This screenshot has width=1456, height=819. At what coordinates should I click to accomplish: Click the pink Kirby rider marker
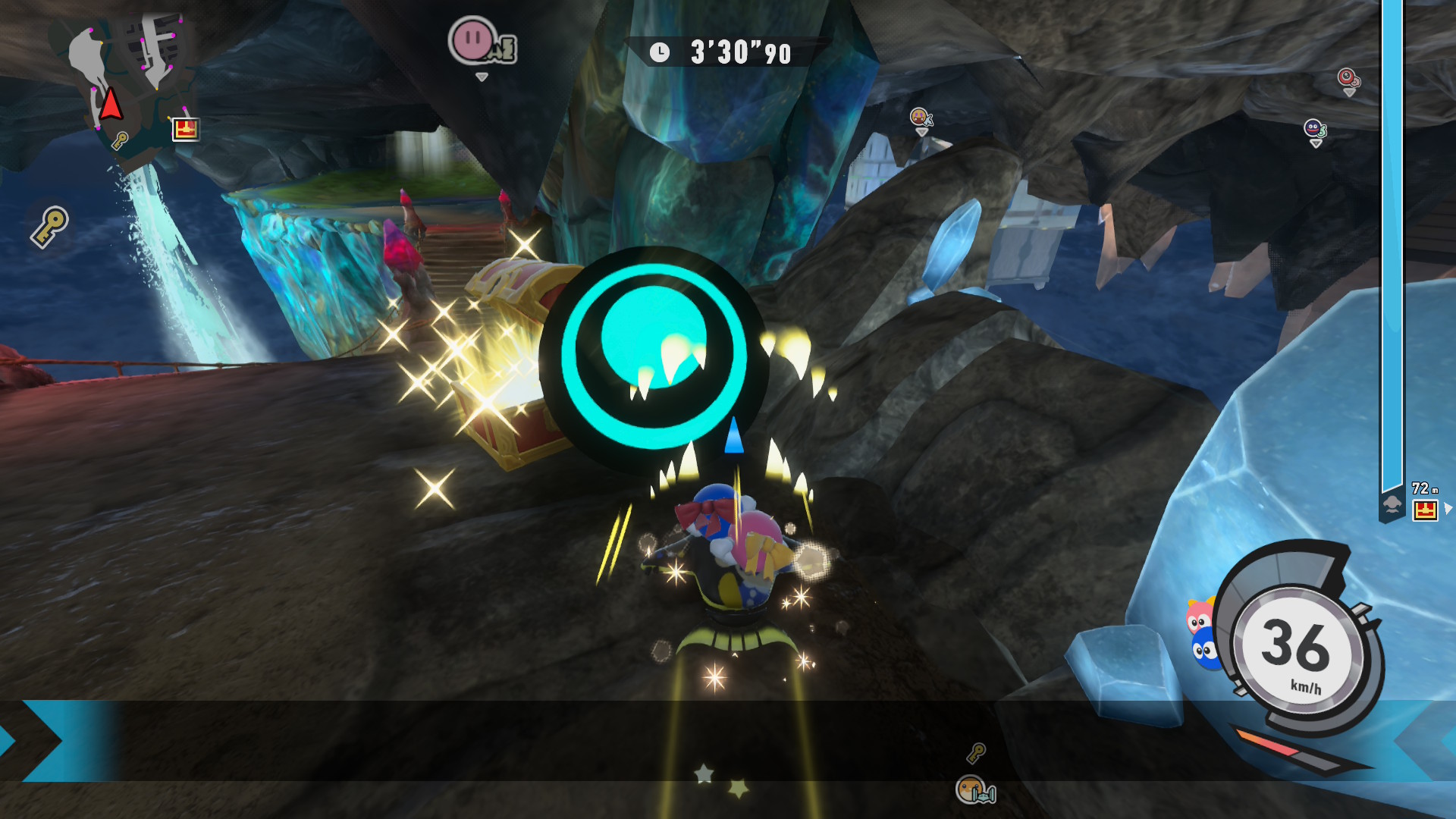pos(474,39)
